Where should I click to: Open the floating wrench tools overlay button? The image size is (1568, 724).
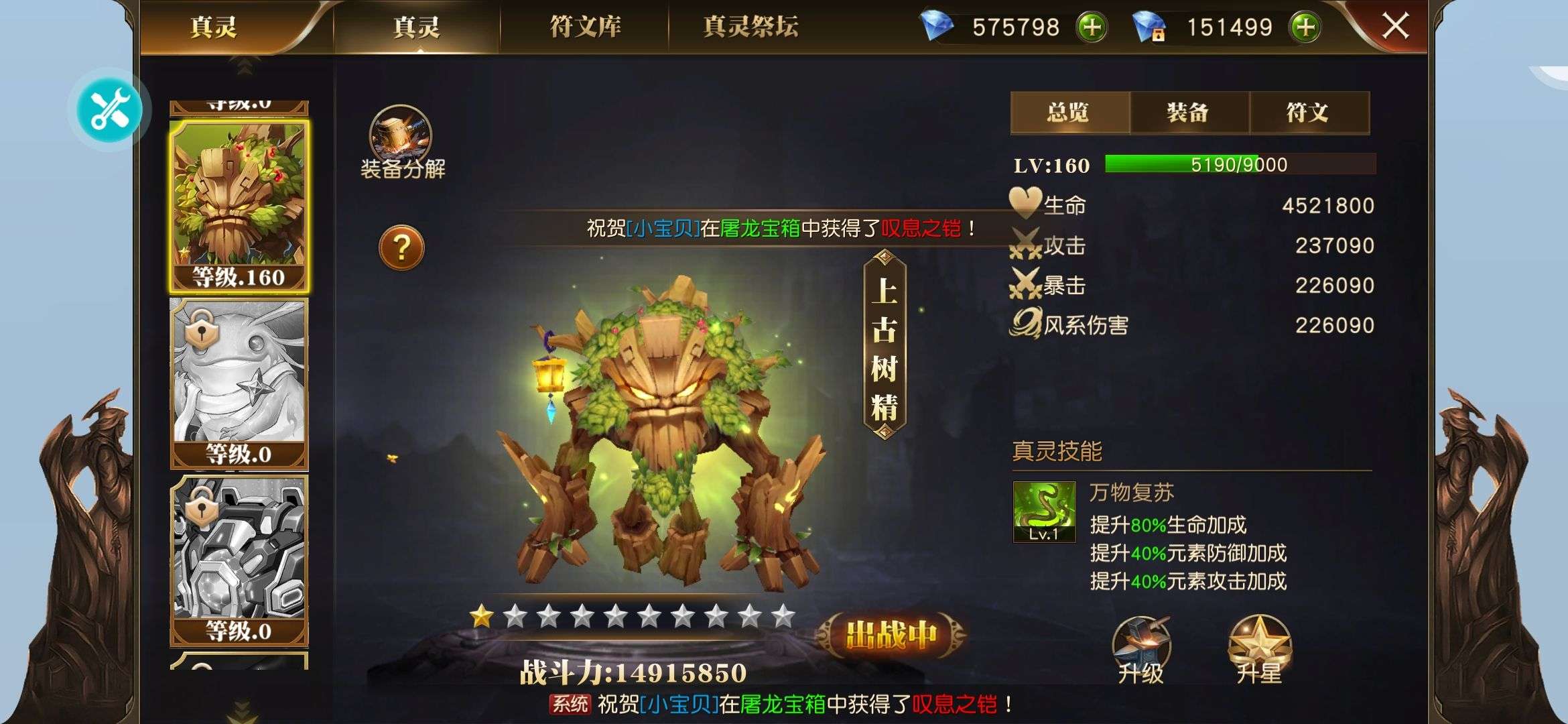110,110
